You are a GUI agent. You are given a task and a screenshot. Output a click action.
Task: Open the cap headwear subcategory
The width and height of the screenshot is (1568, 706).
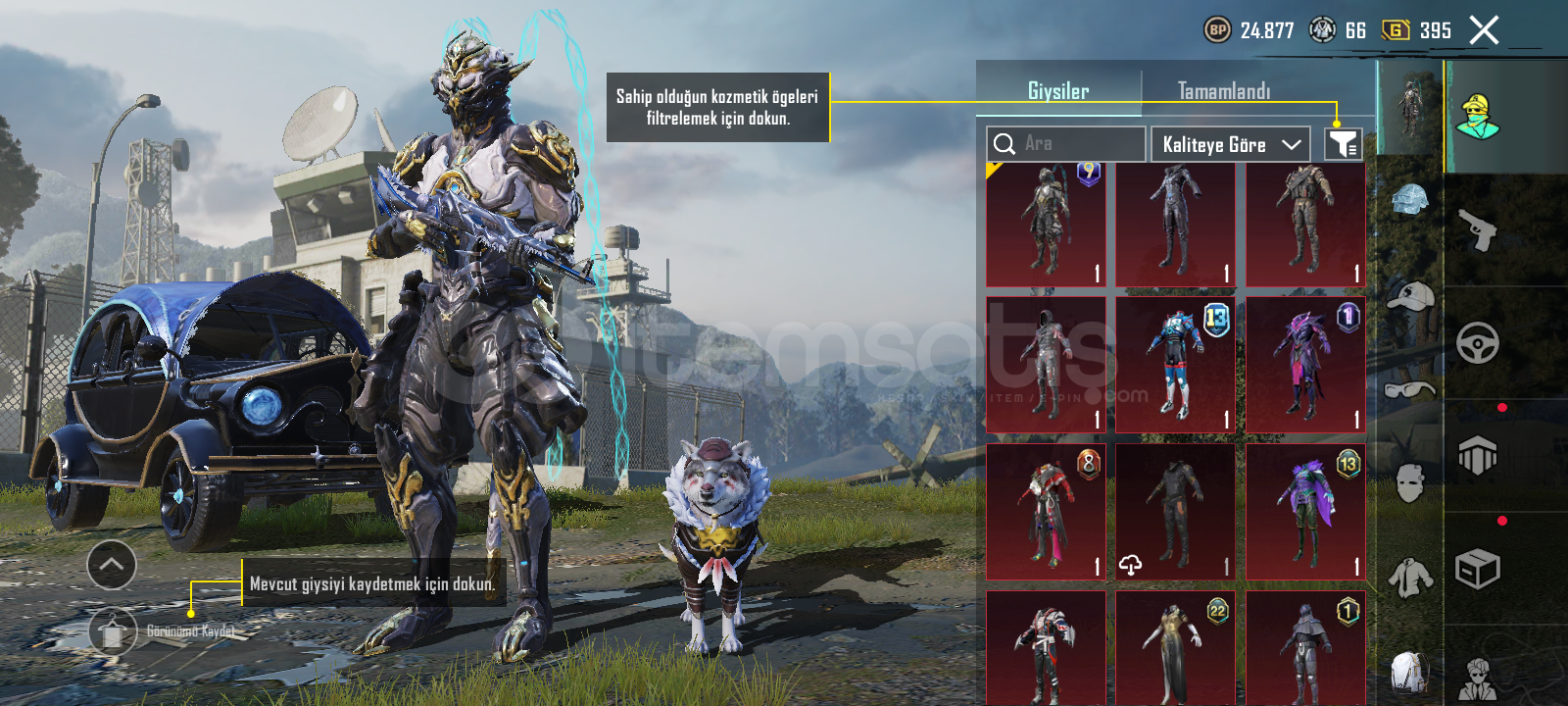(x=1409, y=296)
